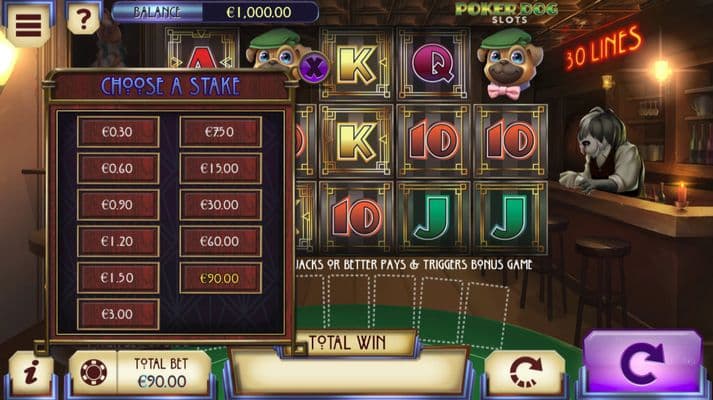Select the €60.00 stake button
Image resolution: width=713 pixels, height=400 pixels.
pos(220,241)
